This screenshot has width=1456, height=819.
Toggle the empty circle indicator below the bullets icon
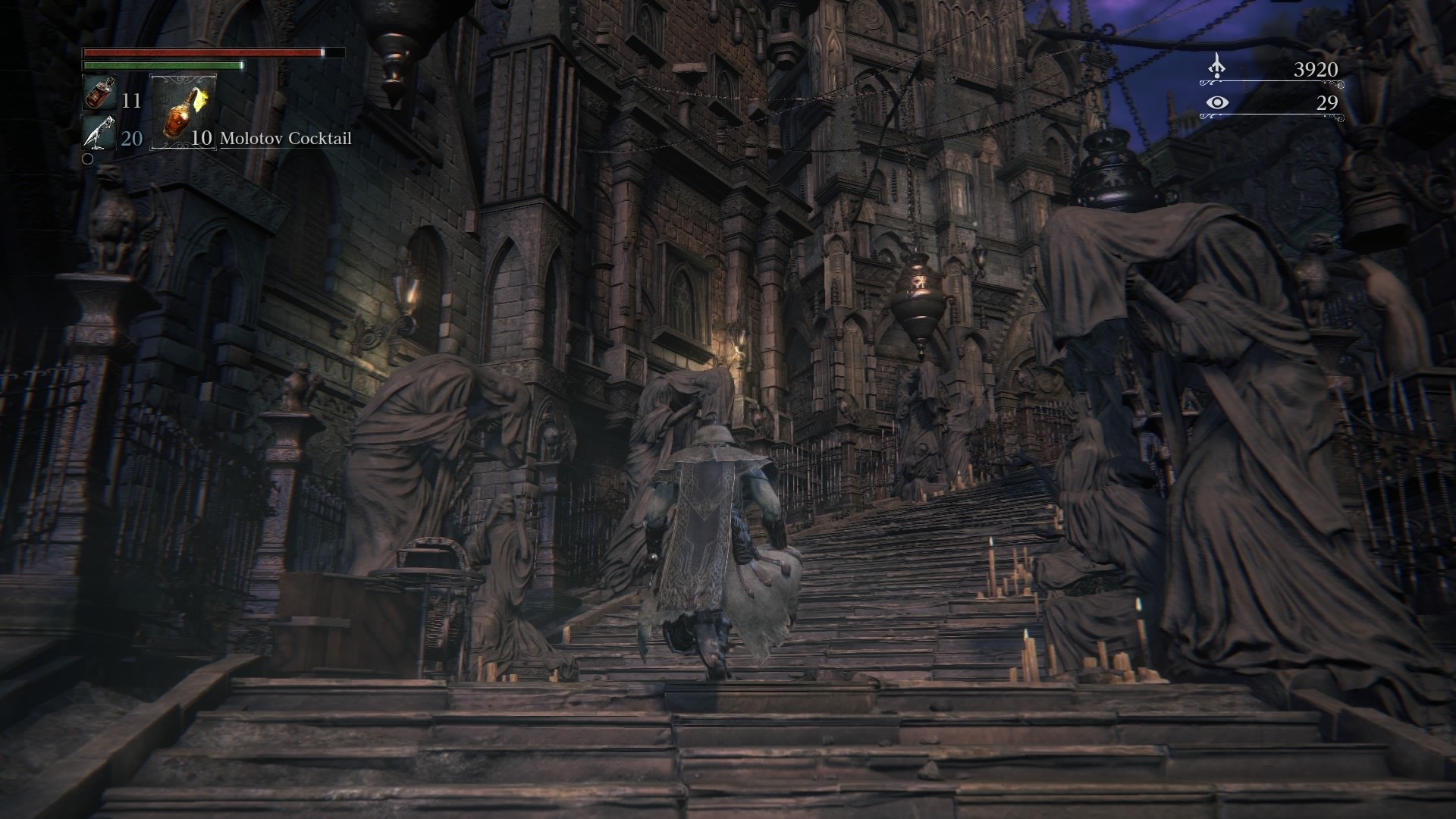click(87, 160)
